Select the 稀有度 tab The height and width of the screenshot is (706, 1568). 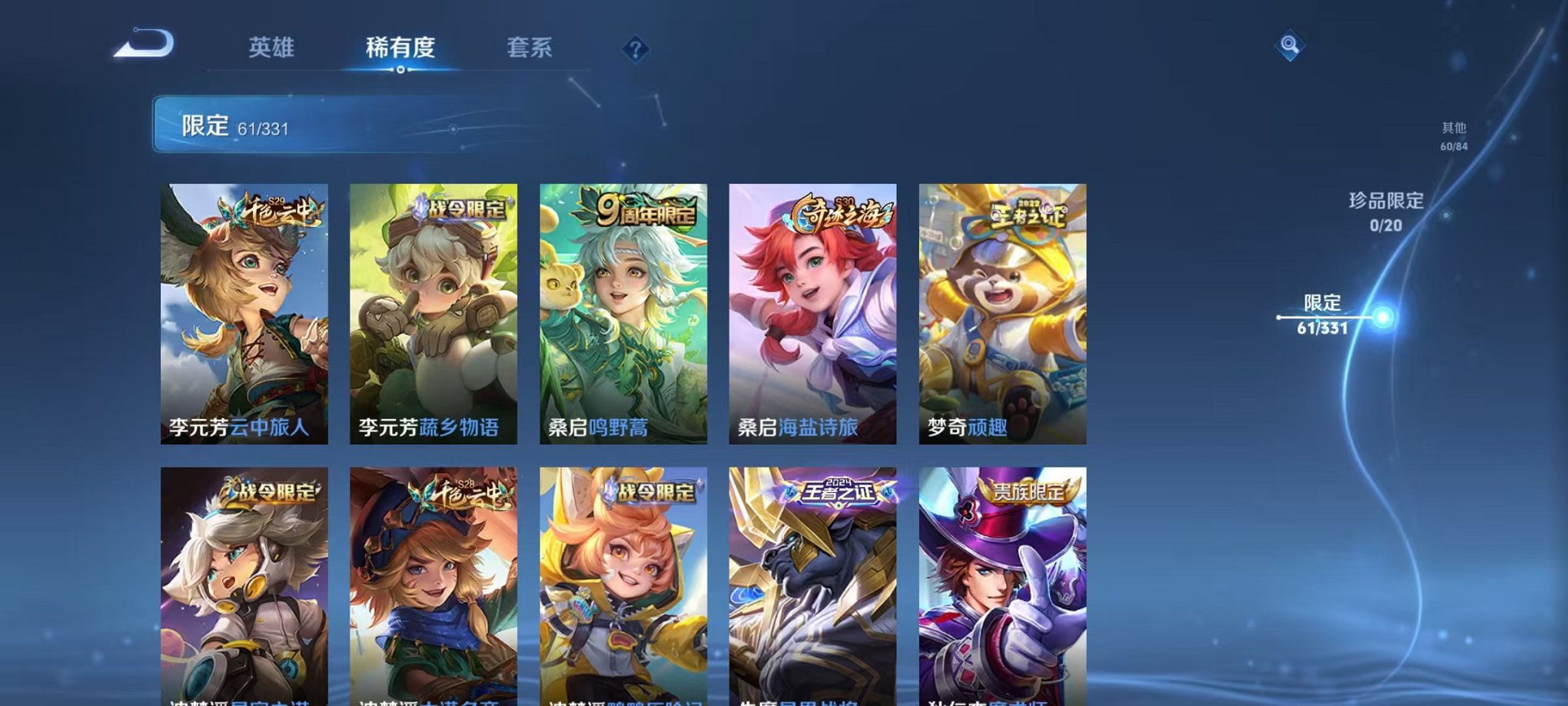[400, 46]
